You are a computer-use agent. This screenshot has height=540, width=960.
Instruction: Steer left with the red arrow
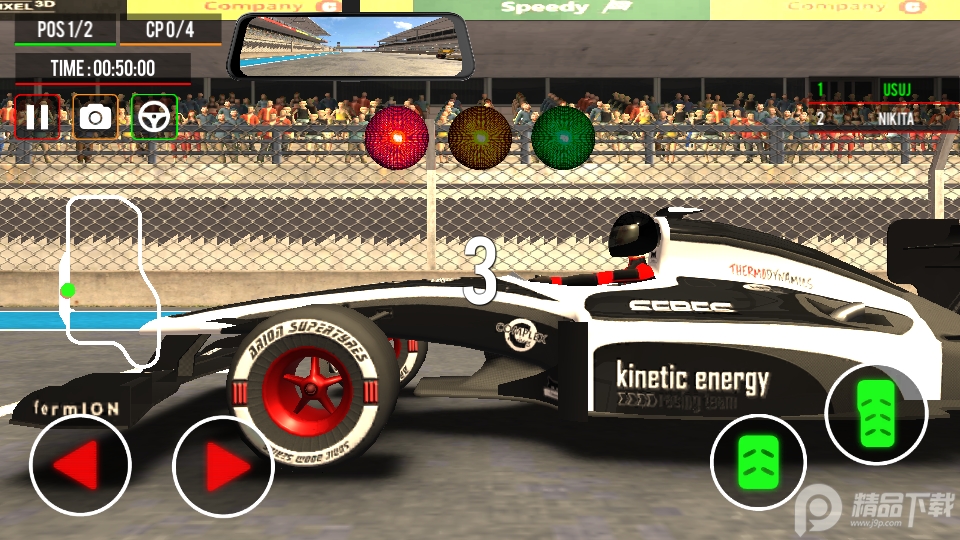80,465
